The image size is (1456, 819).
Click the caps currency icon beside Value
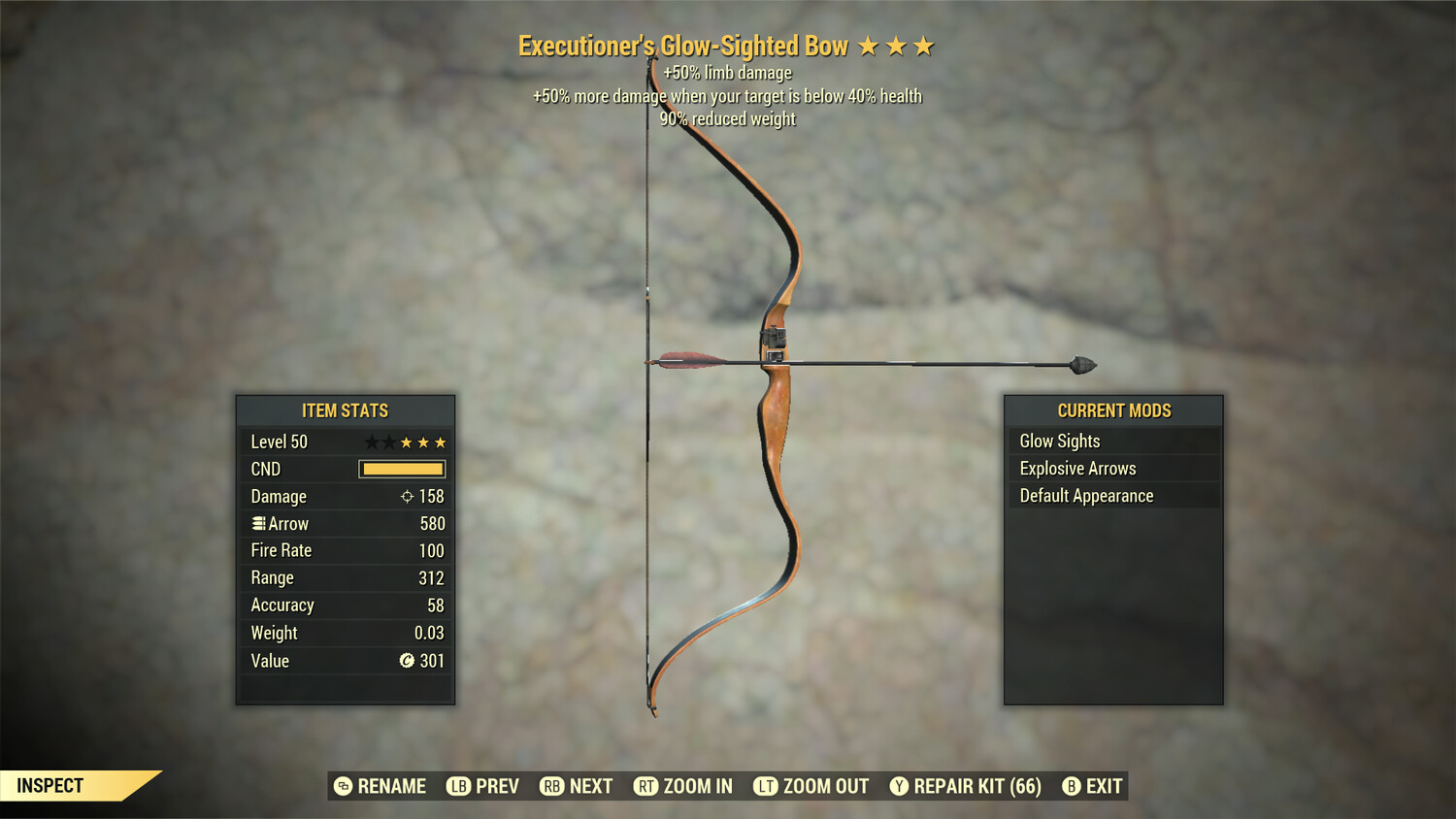point(408,661)
